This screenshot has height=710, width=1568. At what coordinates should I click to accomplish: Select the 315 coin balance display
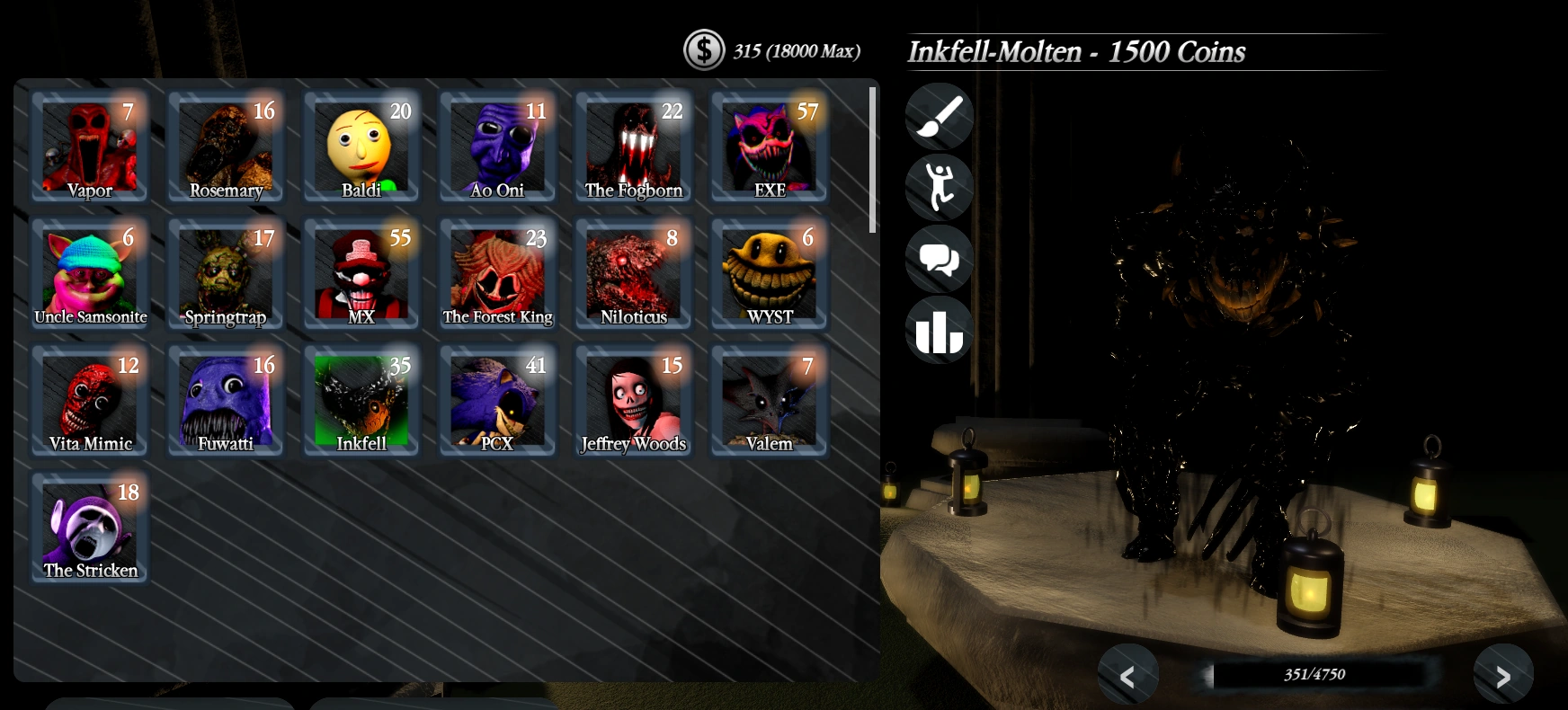click(795, 50)
